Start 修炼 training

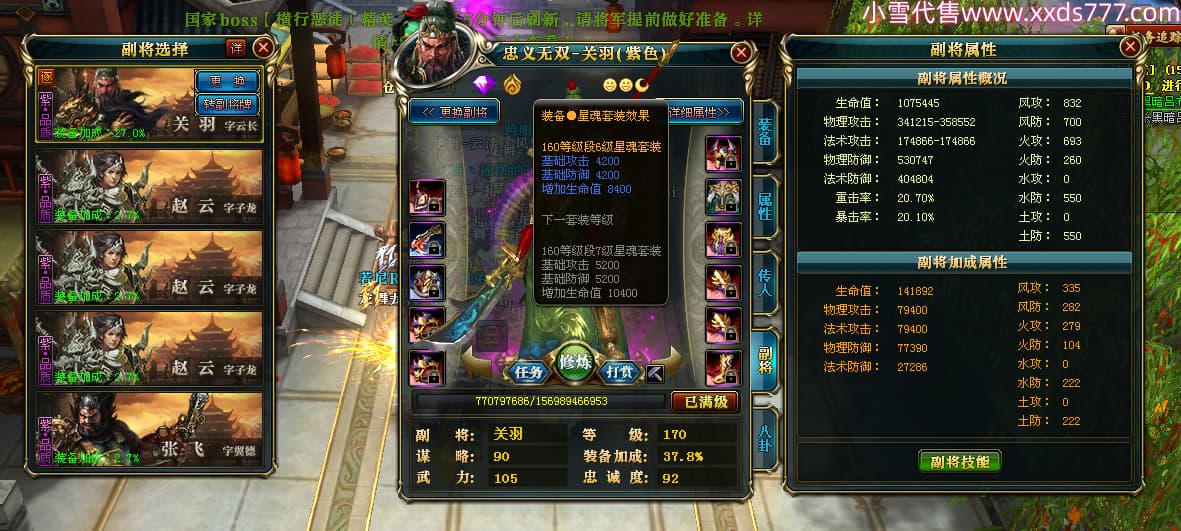576,362
